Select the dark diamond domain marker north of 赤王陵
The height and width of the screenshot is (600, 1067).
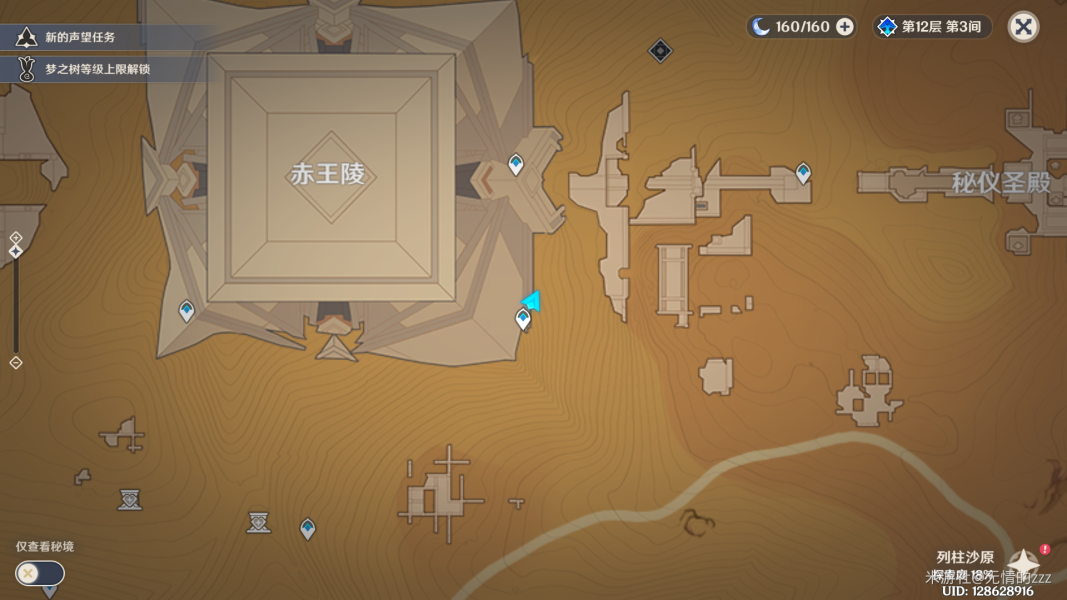[660, 50]
